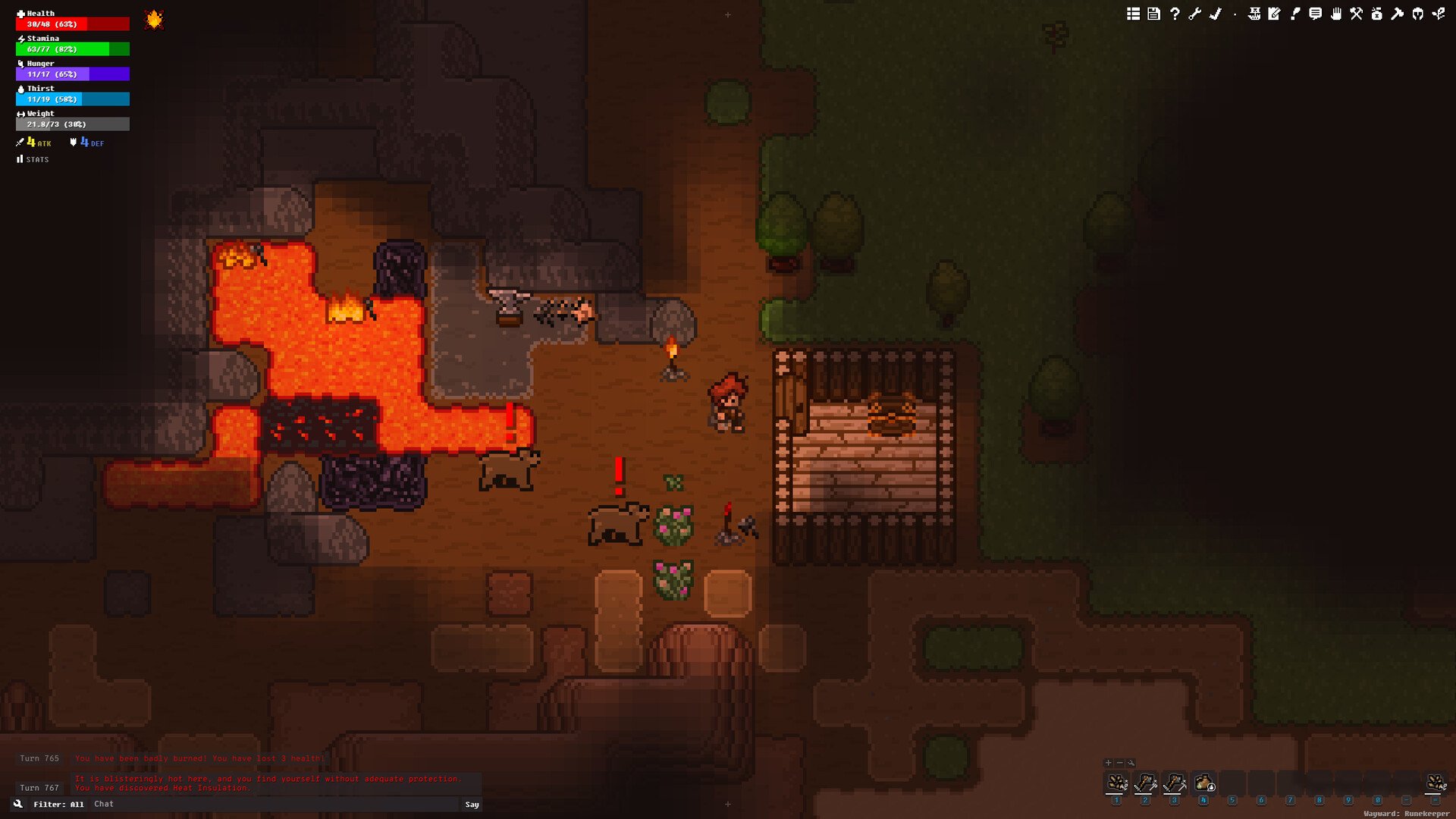Open the hand actions icon
Screen dimensions: 1456x819
tap(1335, 14)
